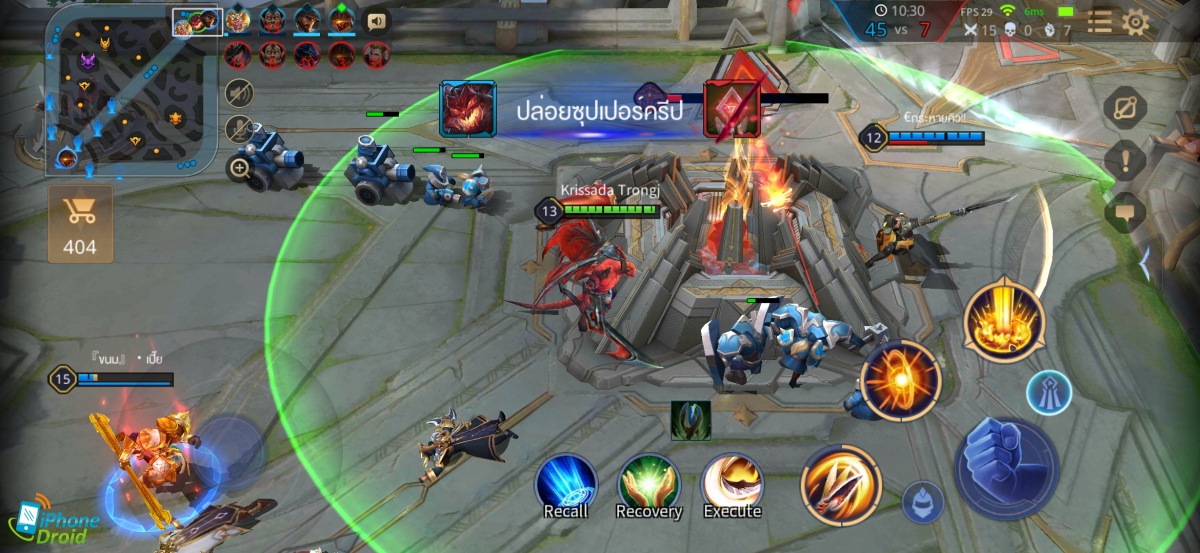Select the green talisman item icon
Screen dimensions: 1200x553
point(691,420)
